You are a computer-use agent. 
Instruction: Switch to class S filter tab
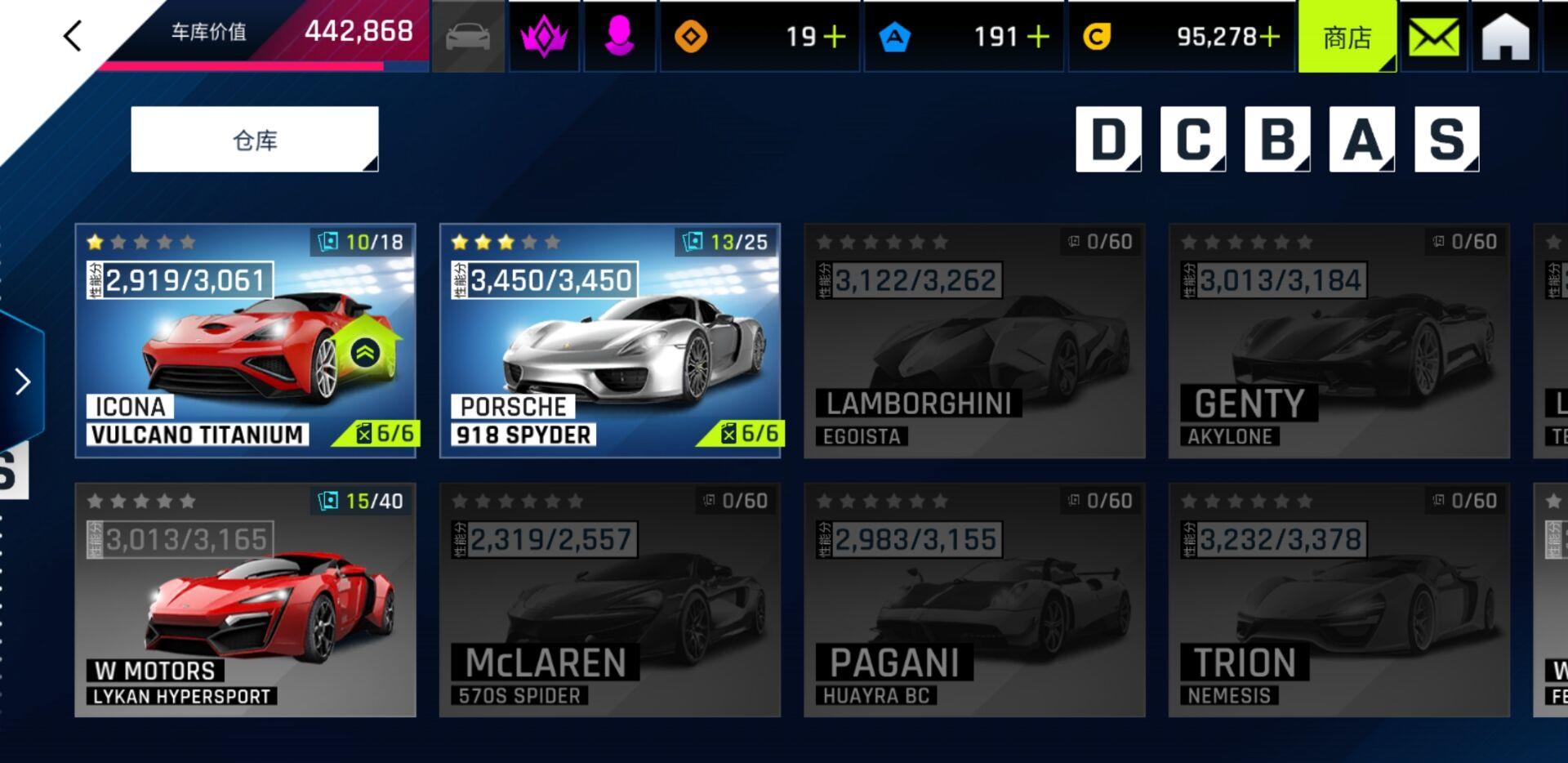click(1447, 139)
